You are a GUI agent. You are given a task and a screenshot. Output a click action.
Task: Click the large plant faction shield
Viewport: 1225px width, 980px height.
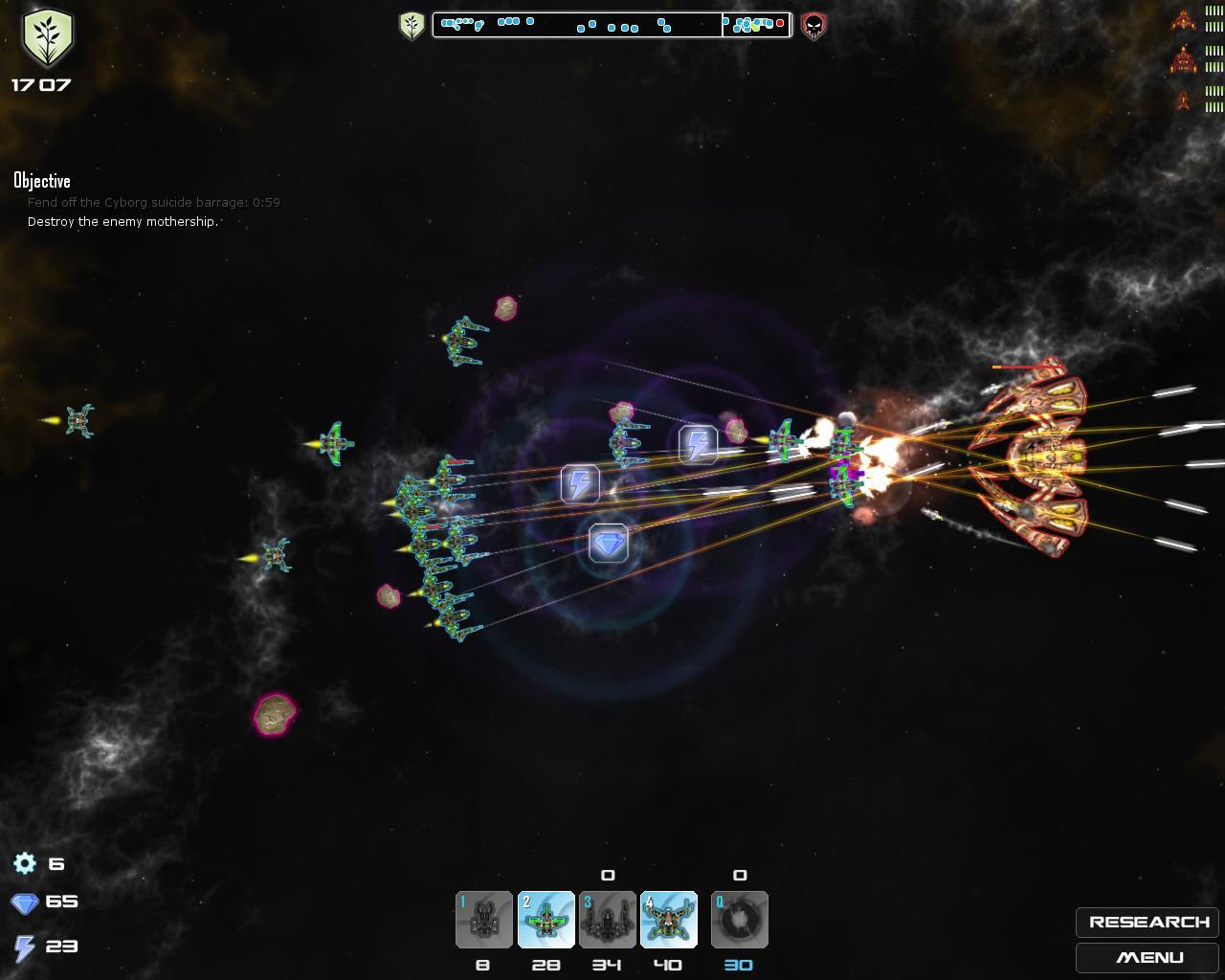47,37
